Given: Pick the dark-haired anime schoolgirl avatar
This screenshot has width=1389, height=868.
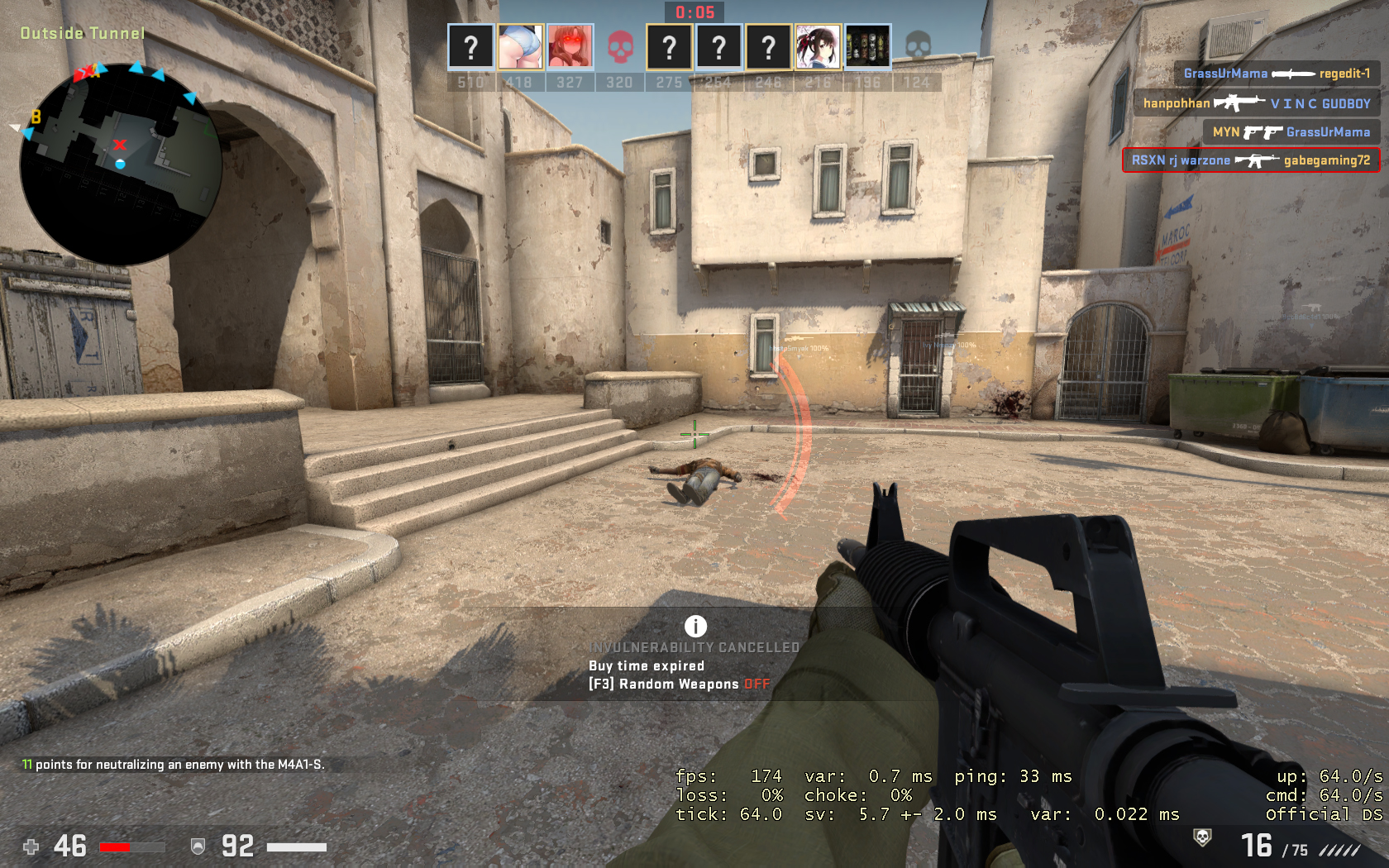Looking at the screenshot, I should coord(818,47).
